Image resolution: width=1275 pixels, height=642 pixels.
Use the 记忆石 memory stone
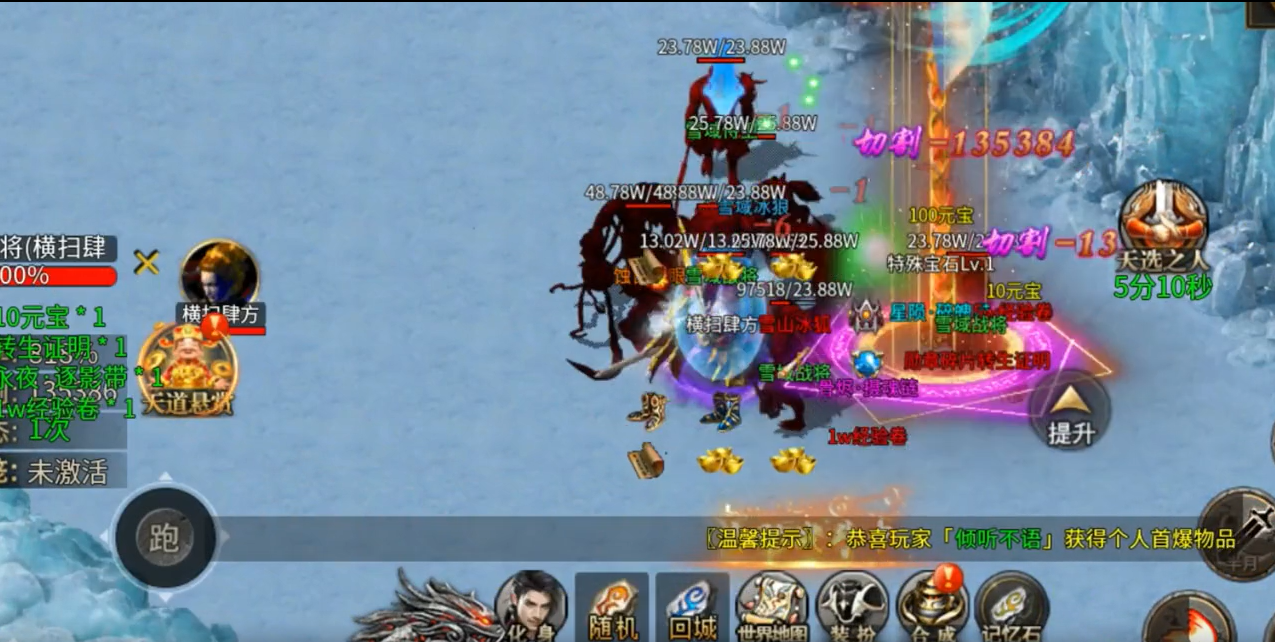(x=1011, y=606)
